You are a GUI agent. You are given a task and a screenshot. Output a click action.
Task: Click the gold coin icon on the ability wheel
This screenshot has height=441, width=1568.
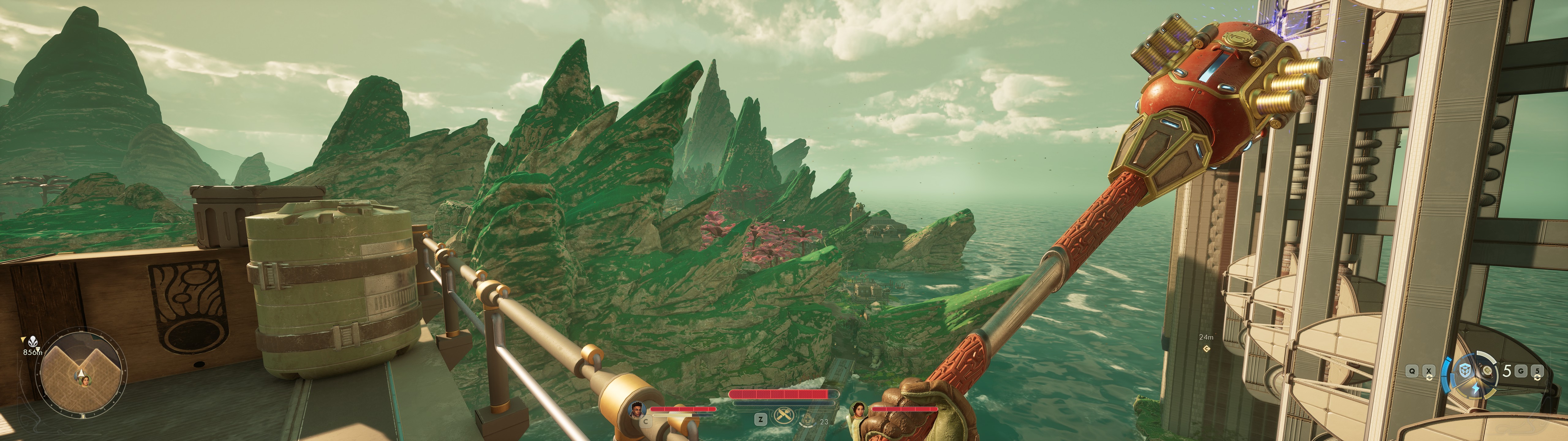pos(1487,370)
